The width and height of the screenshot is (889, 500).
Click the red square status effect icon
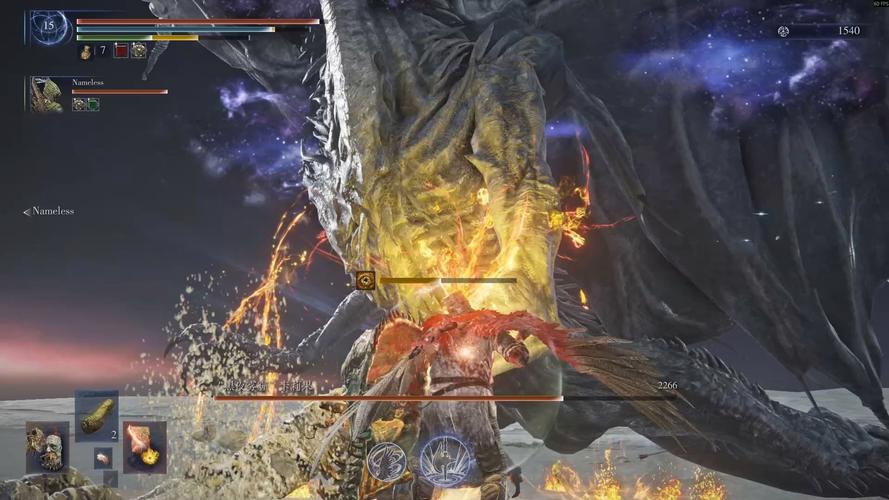pos(121,50)
